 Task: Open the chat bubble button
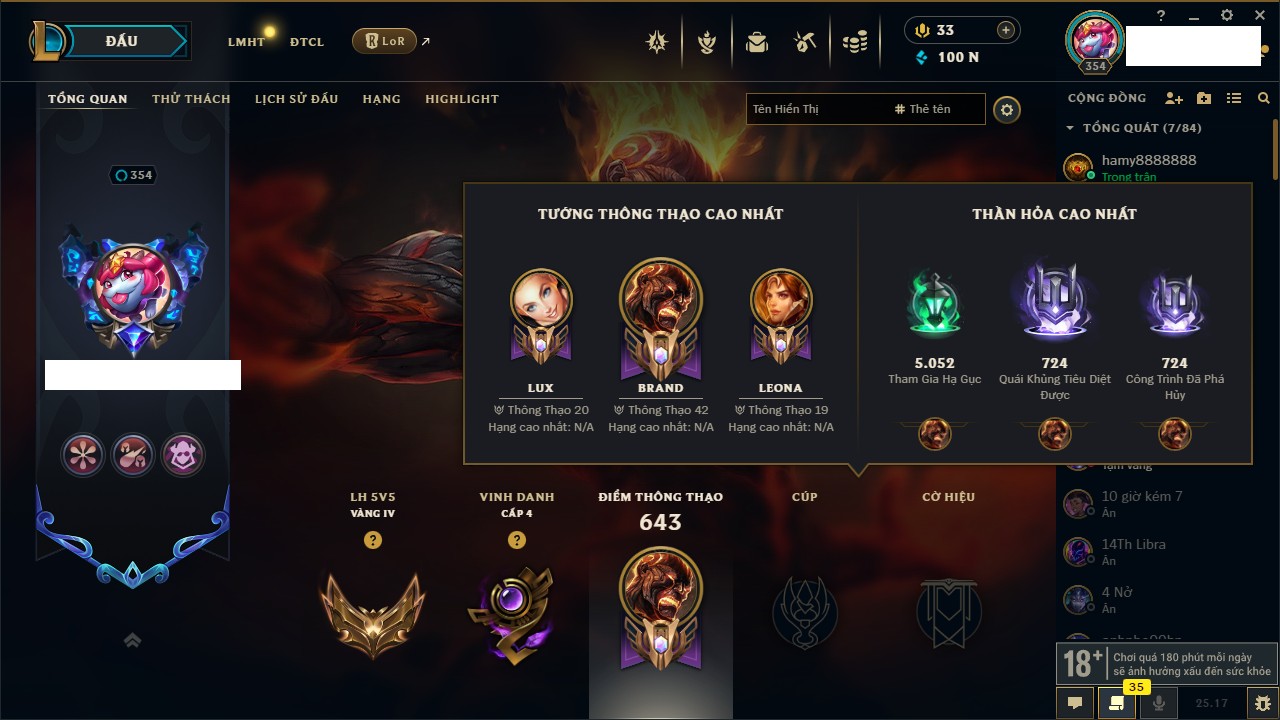pyautogui.click(x=1075, y=703)
